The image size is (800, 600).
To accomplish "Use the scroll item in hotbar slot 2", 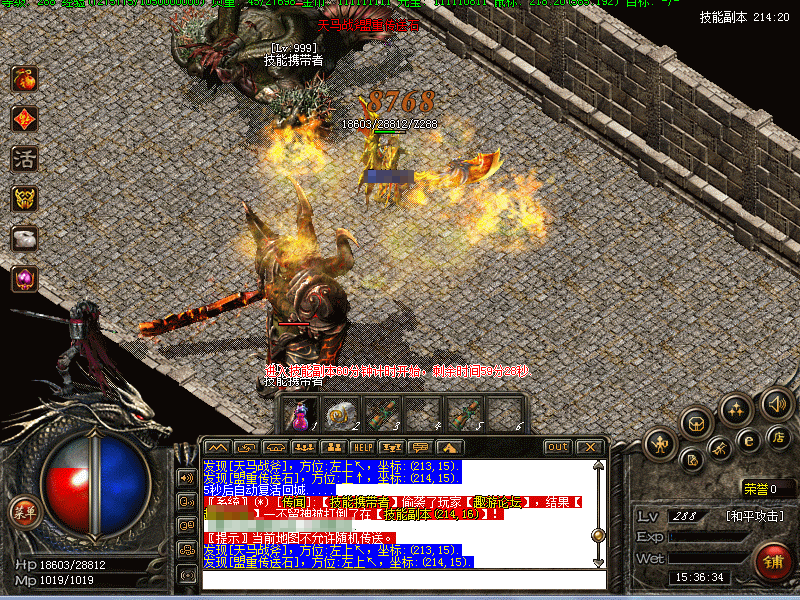I will (340, 414).
